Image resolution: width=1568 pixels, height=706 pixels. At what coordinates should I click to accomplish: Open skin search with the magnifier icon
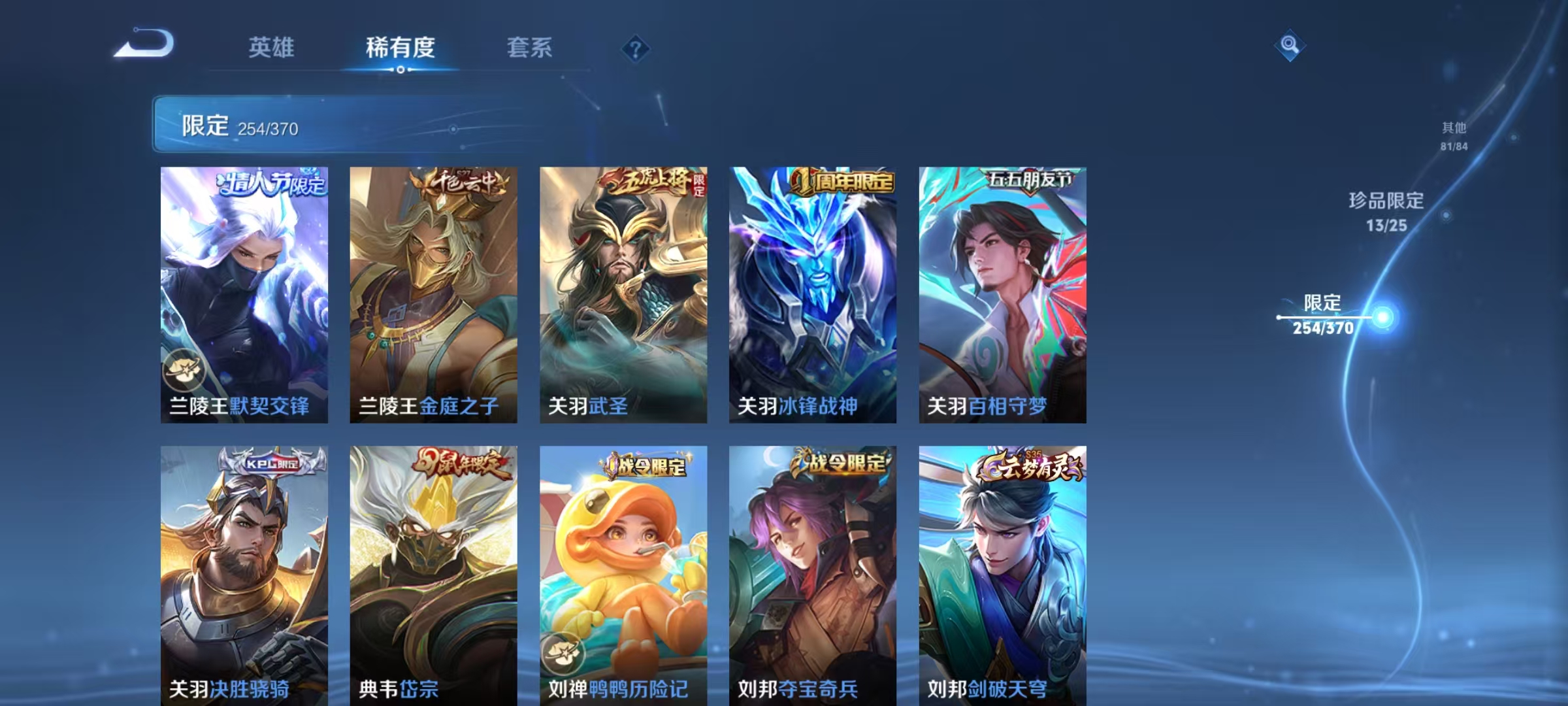click(x=1290, y=44)
